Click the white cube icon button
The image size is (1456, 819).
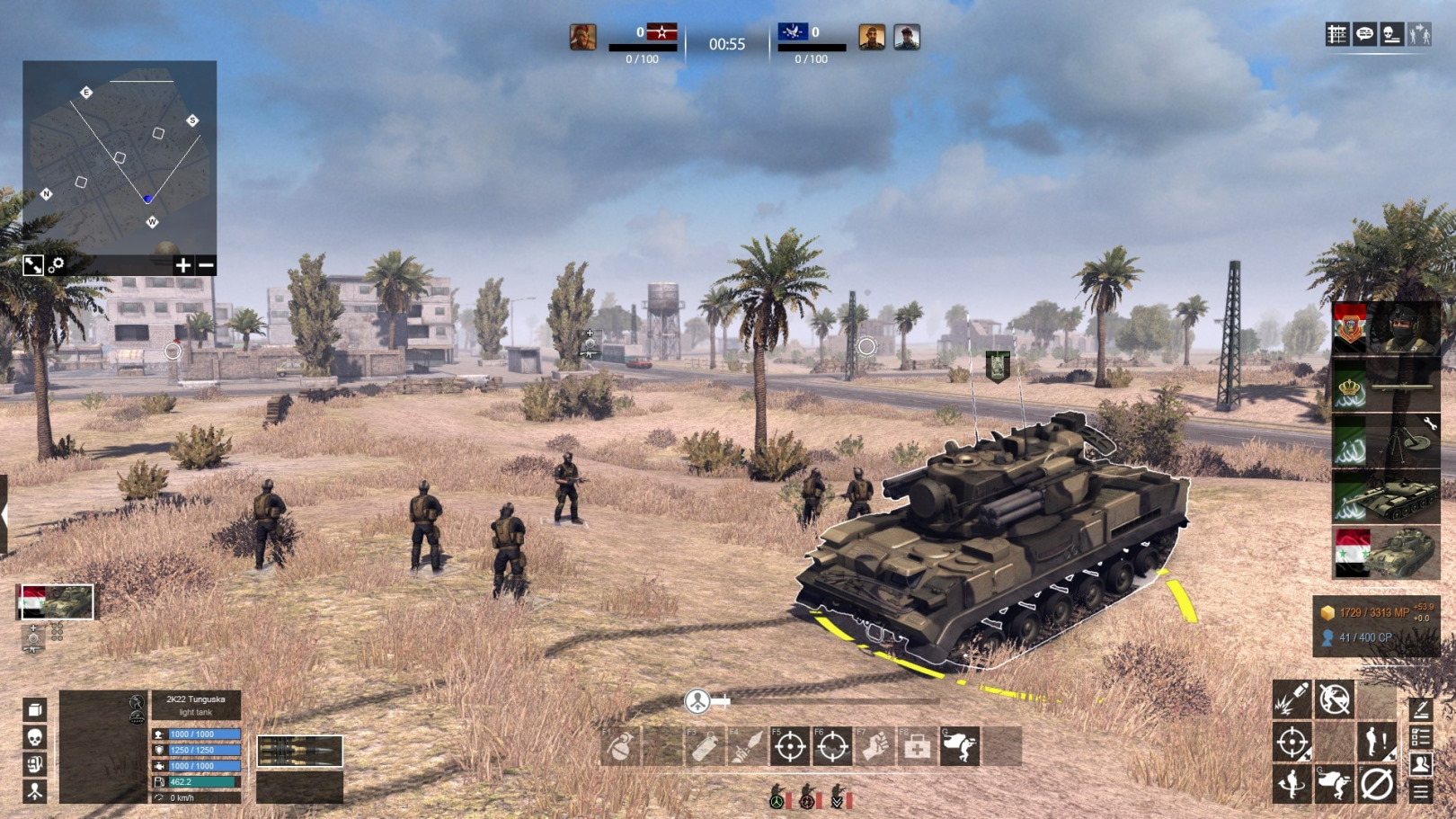click(35, 709)
